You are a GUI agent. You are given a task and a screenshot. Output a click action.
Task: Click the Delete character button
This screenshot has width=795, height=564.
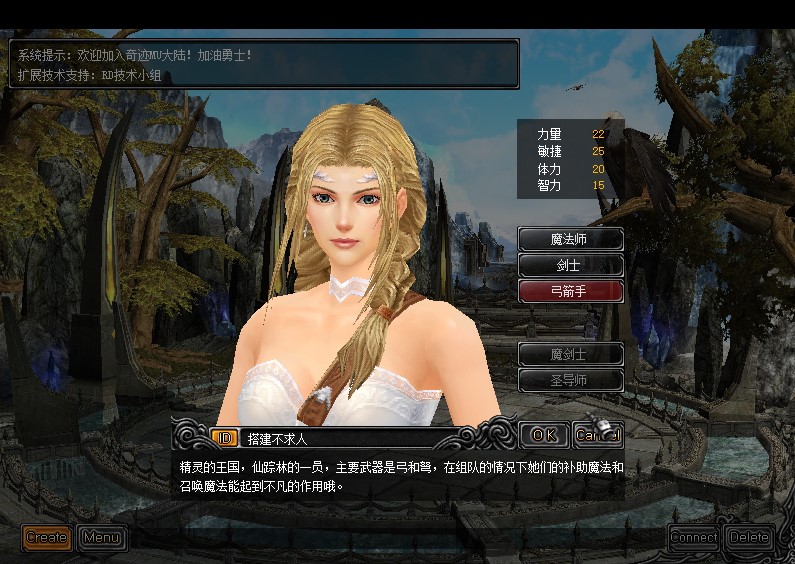tap(749, 537)
